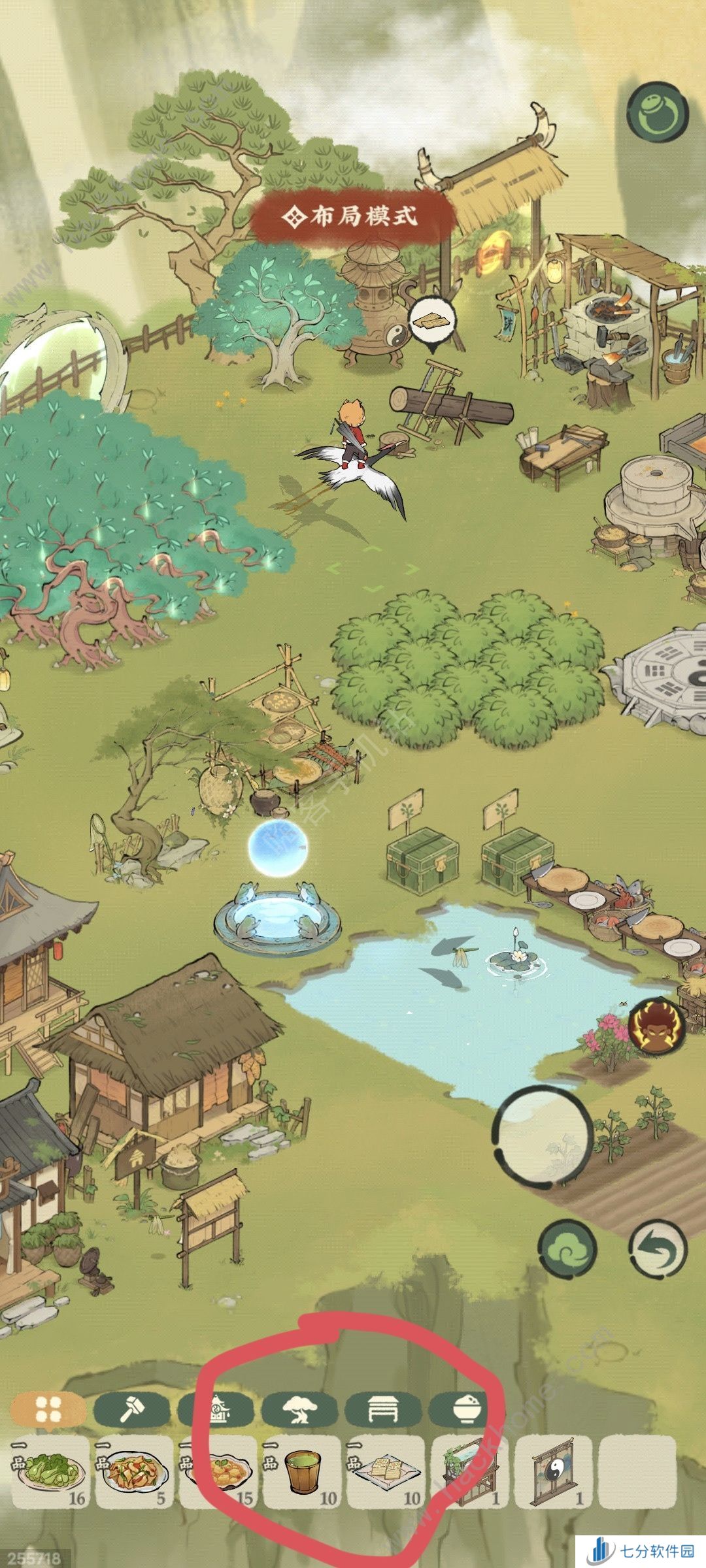Open the pagoda buildings category tab
Screen dimensions: 706x1568
coord(216,1411)
